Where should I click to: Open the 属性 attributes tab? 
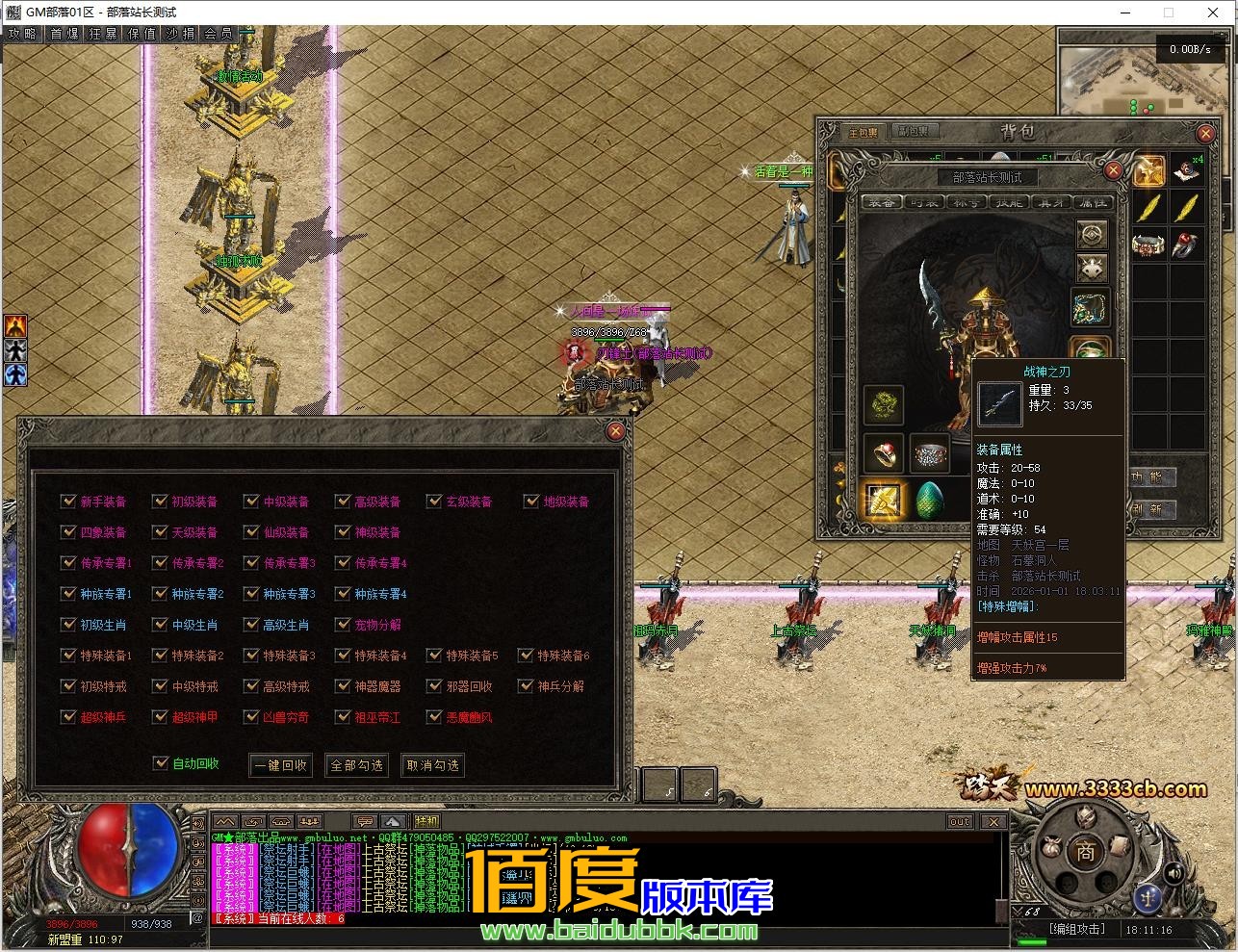[1094, 203]
